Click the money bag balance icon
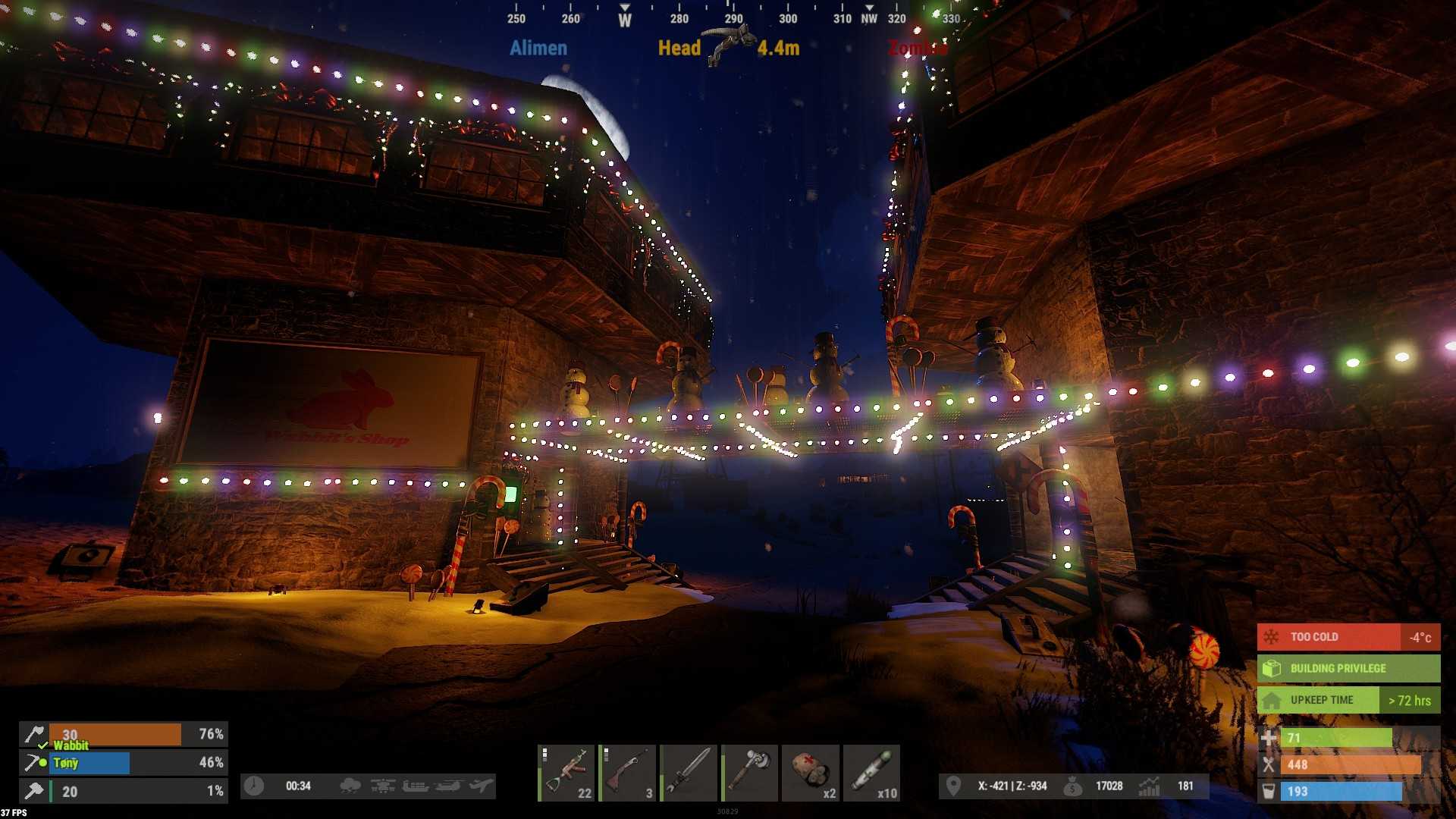The height and width of the screenshot is (819, 1456). pyautogui.click(x=1072, y=787)
